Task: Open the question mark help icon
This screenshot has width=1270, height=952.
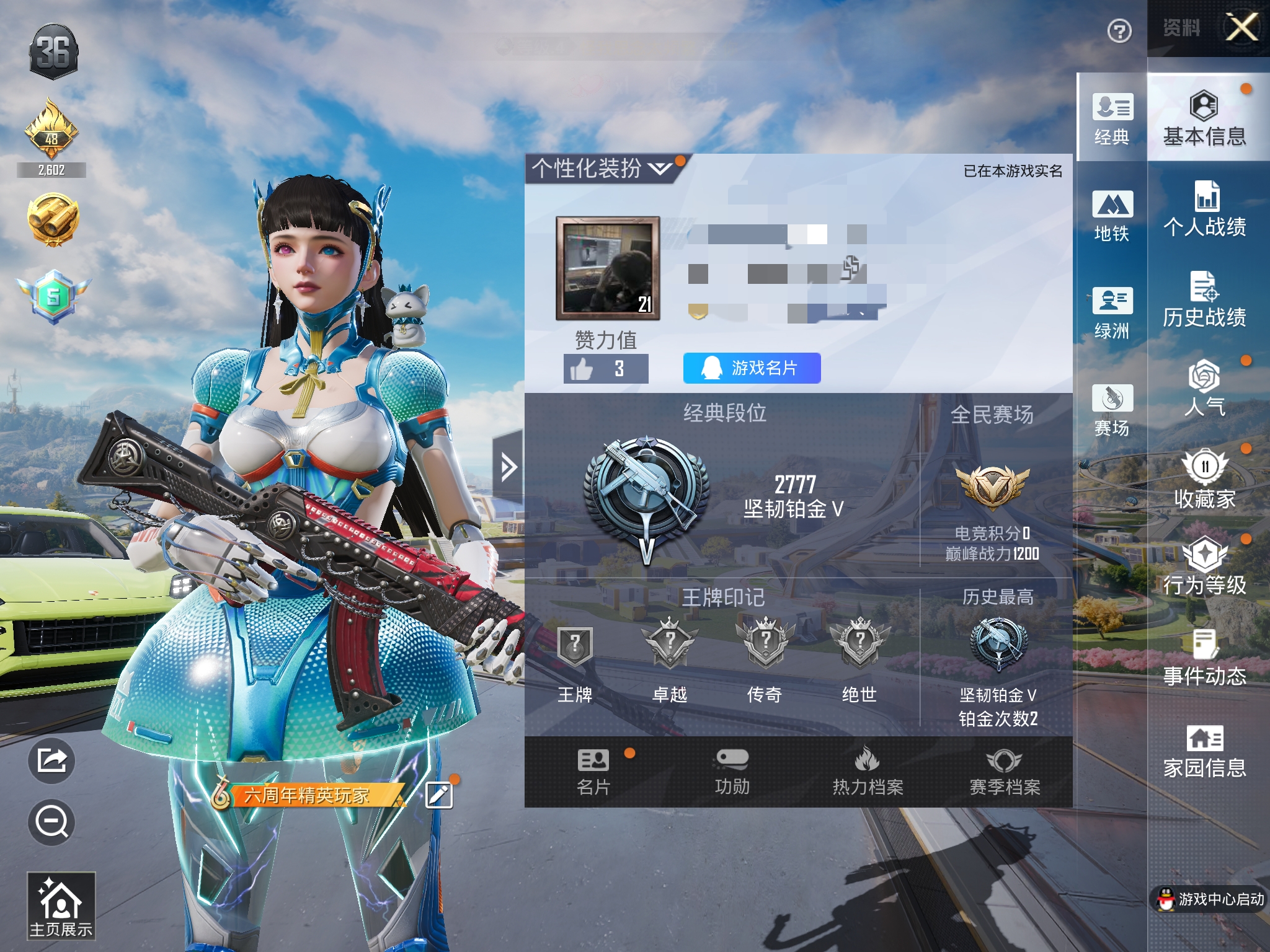Action: pyautogui.click(x=1119, y=31)
